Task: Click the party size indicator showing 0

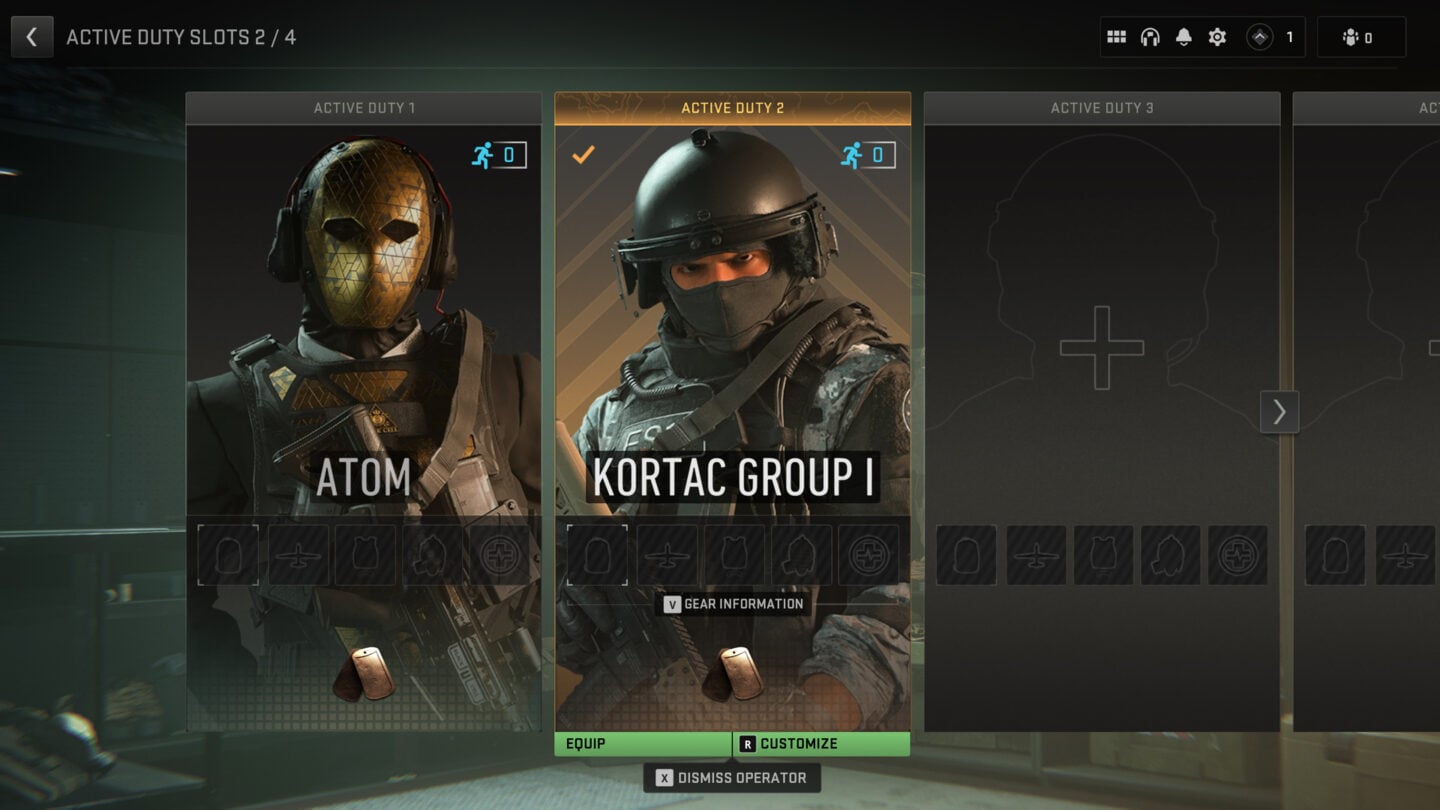Action: tap(1361, 36)
